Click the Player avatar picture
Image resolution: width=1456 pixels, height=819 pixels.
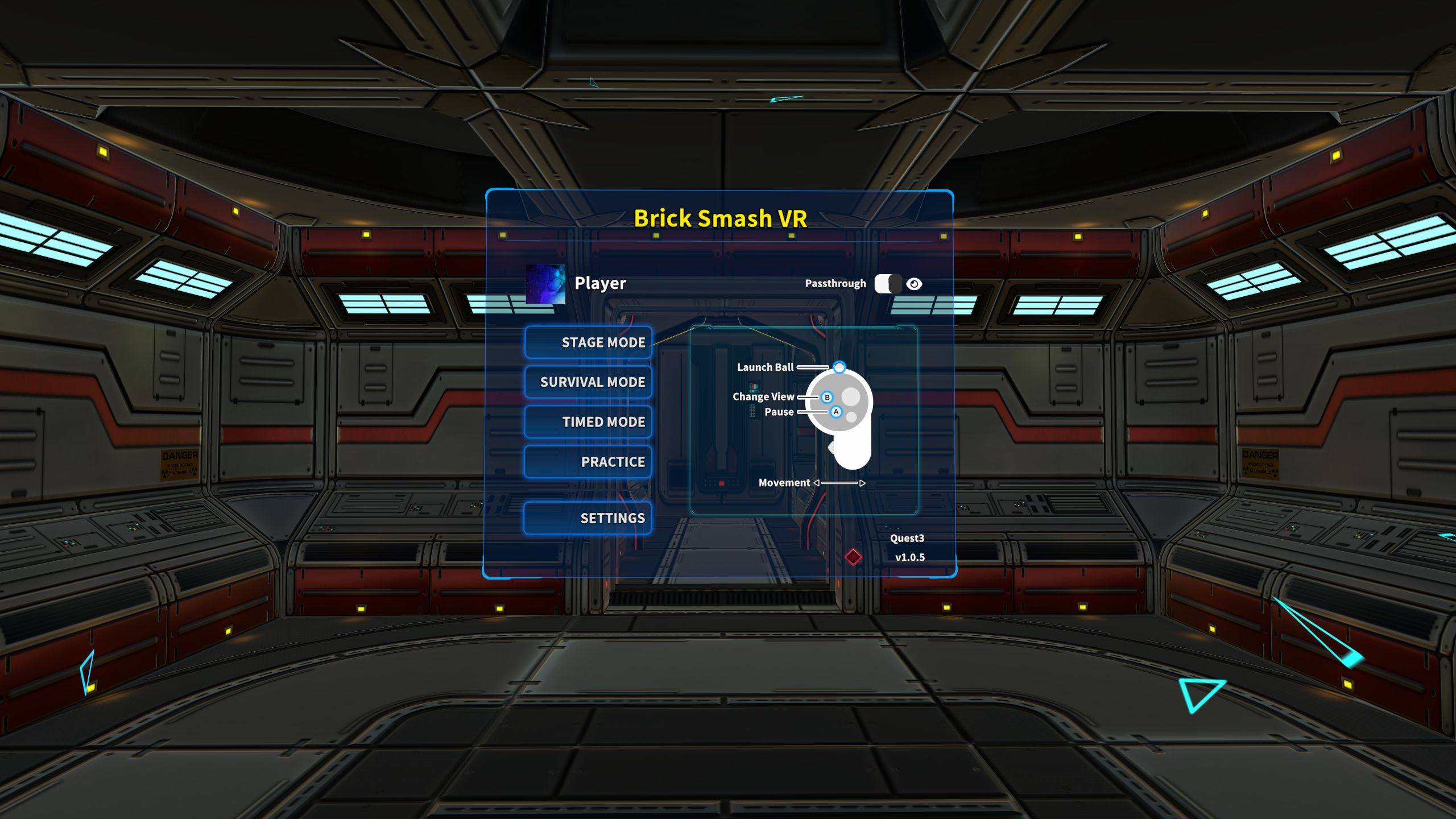tap(545, 284)
